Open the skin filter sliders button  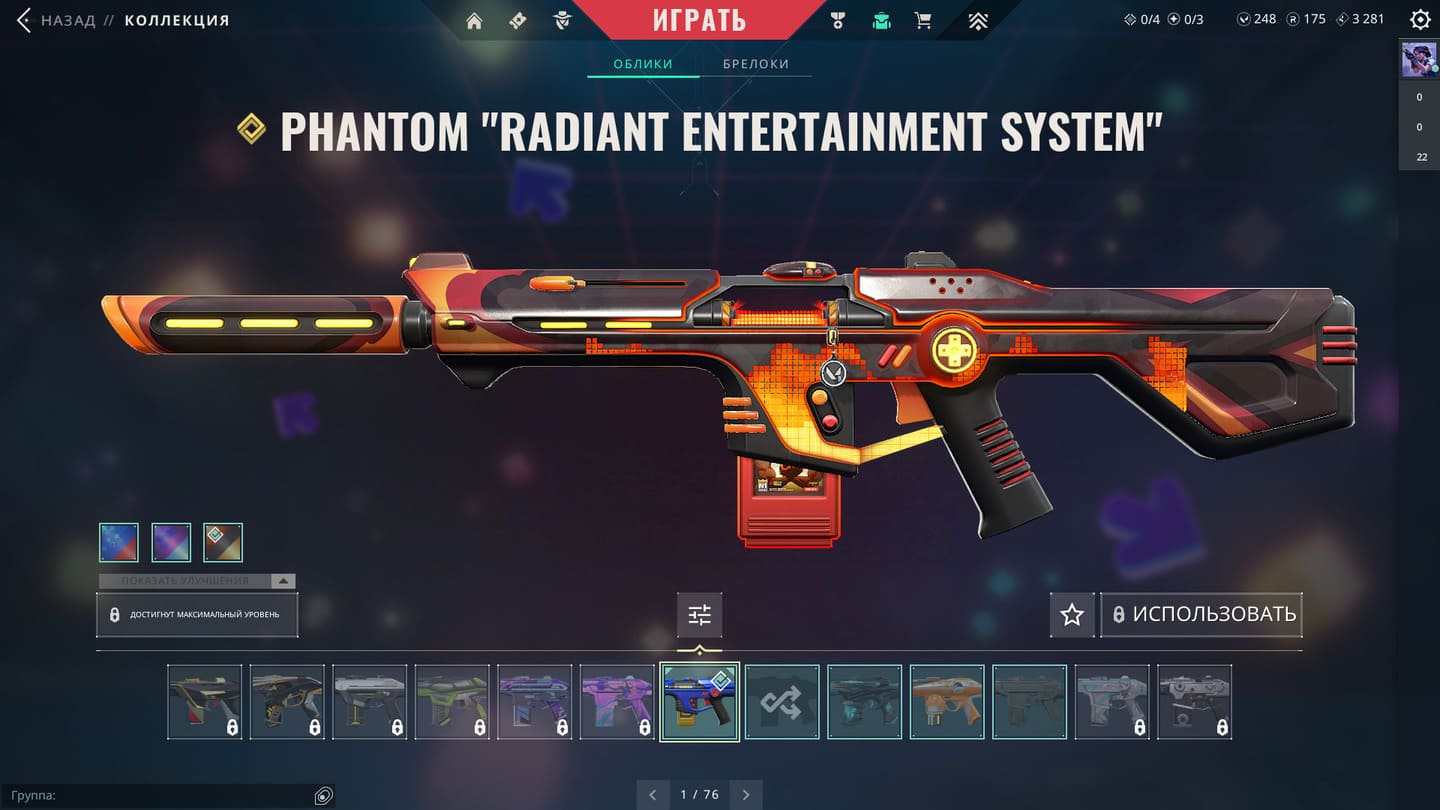coord(699,615)
